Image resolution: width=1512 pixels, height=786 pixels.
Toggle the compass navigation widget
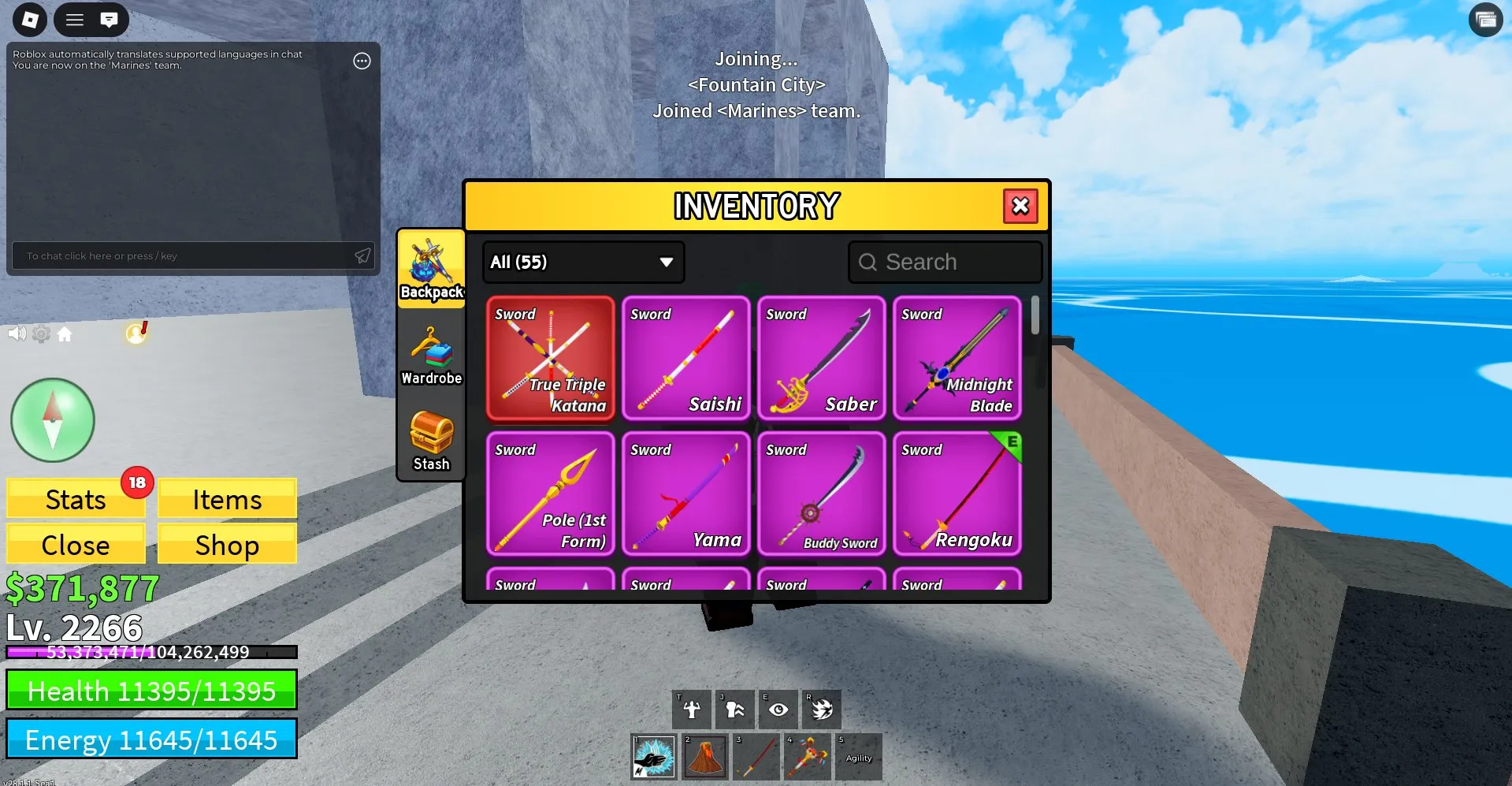52,420
